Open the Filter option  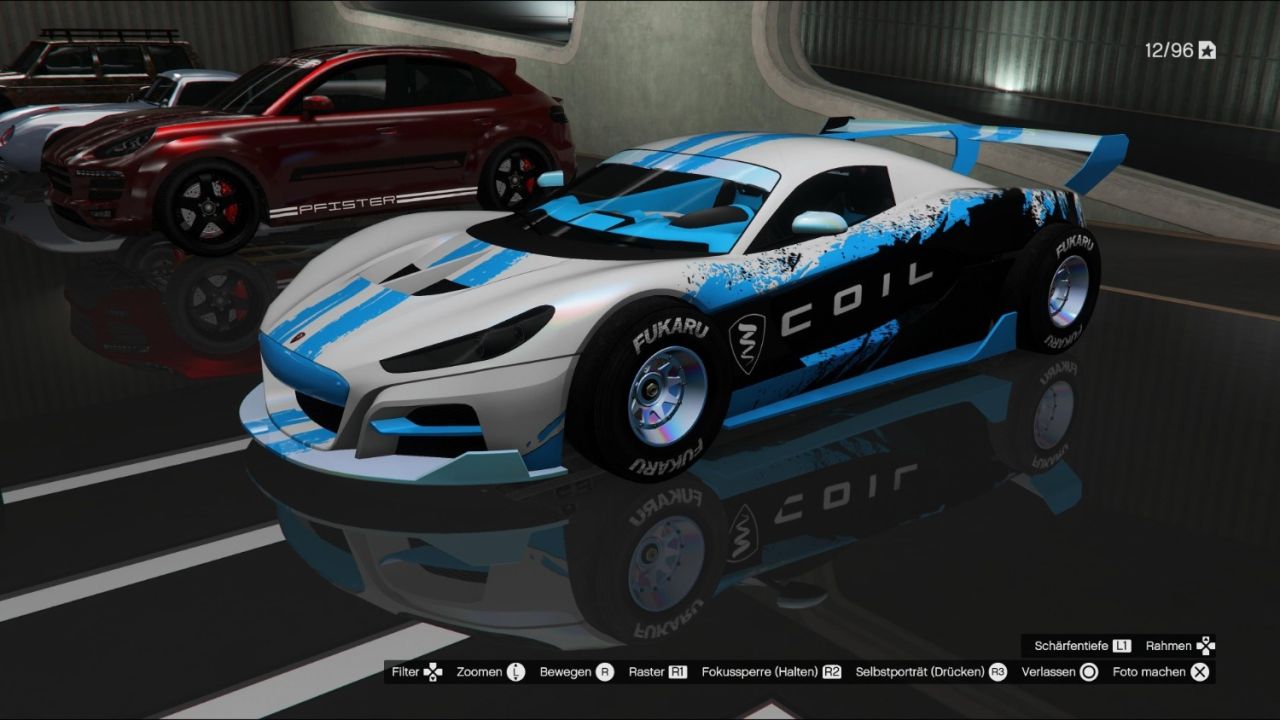[416, 672]
